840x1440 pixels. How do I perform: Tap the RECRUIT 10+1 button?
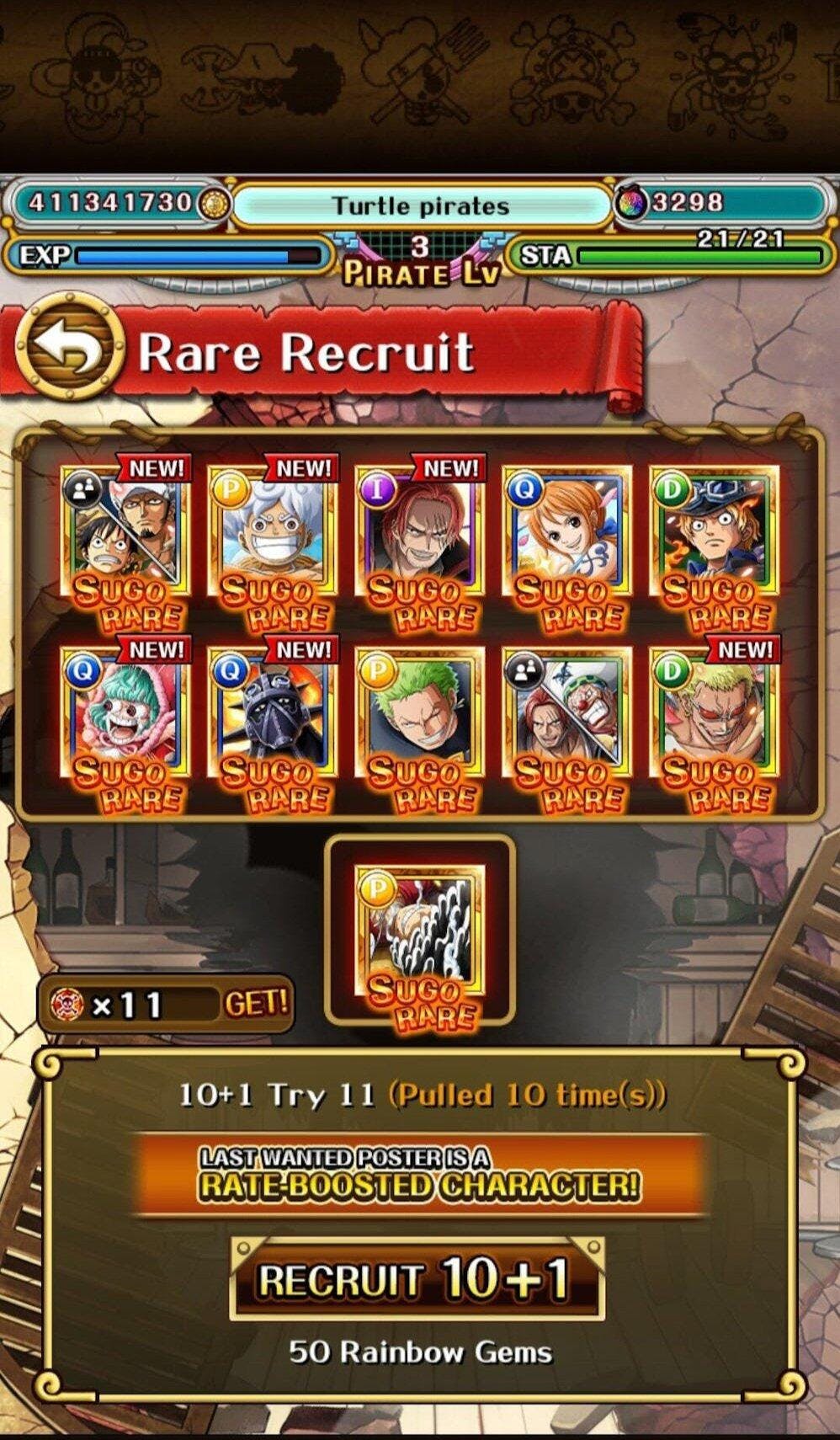[x=417, y=1279]
